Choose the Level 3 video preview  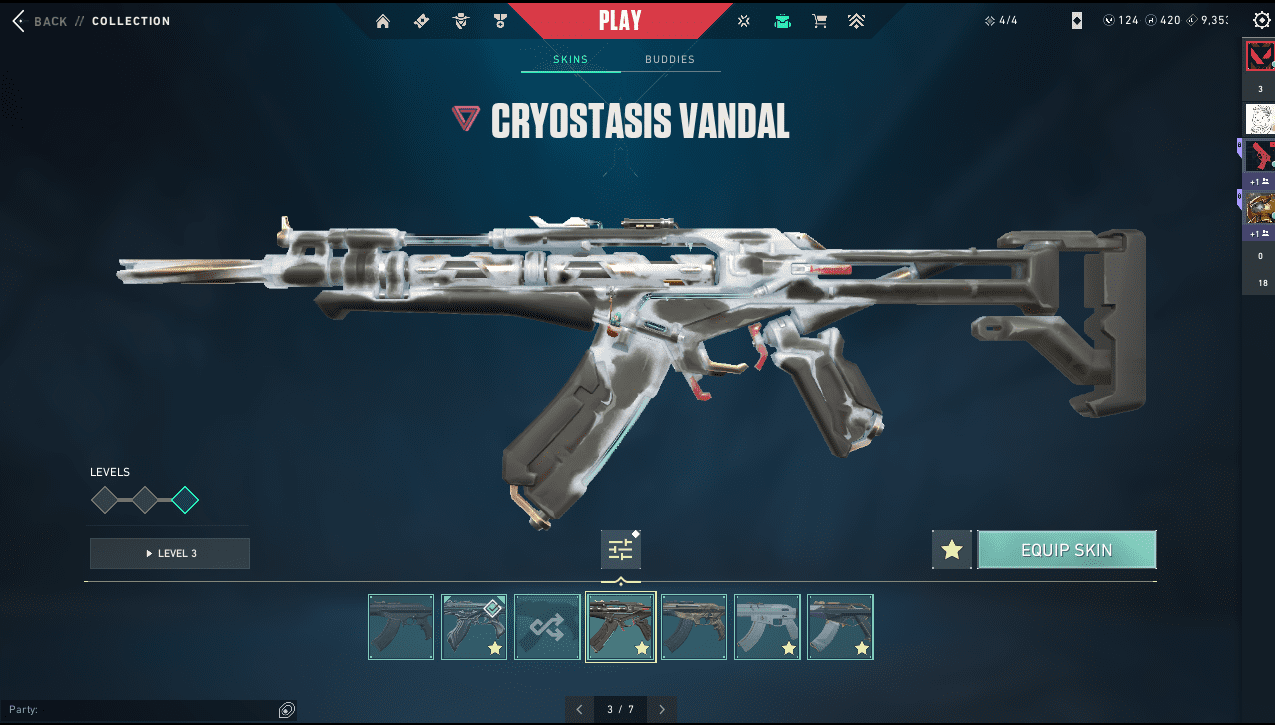coord(170,553)
